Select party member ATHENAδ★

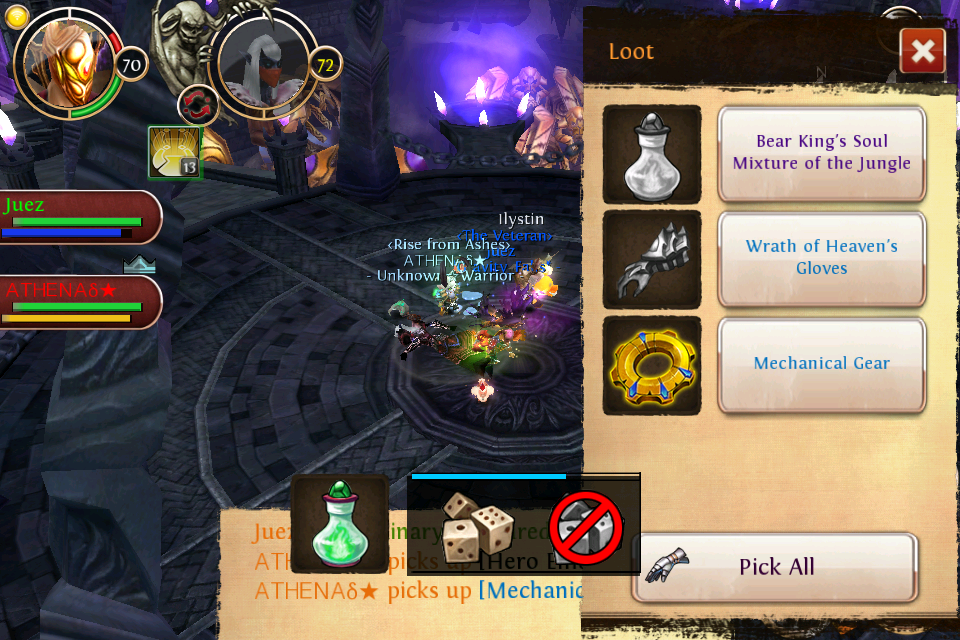pyautogui.click(x=78, y=302)
